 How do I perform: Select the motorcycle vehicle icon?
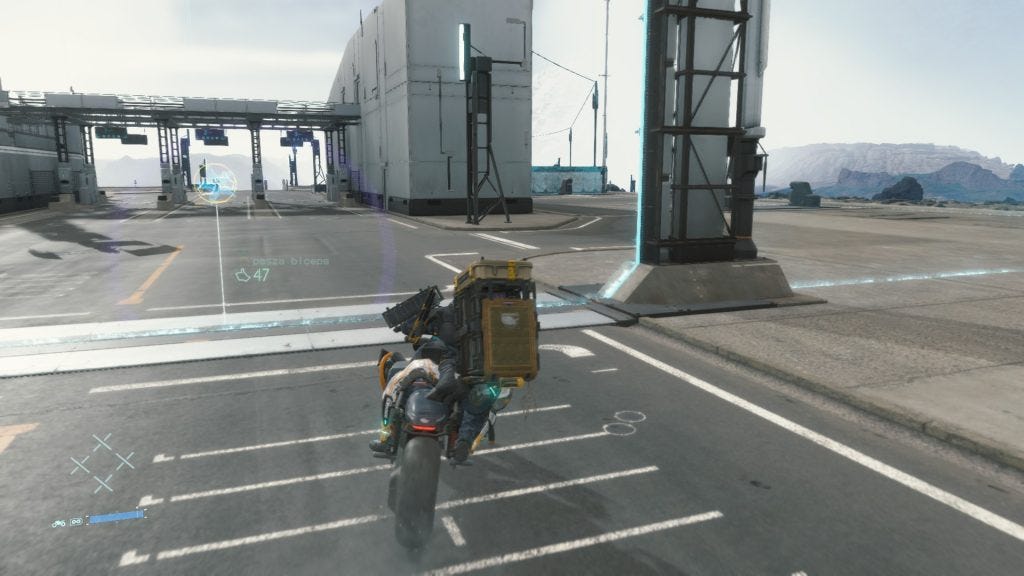point(59,521)
